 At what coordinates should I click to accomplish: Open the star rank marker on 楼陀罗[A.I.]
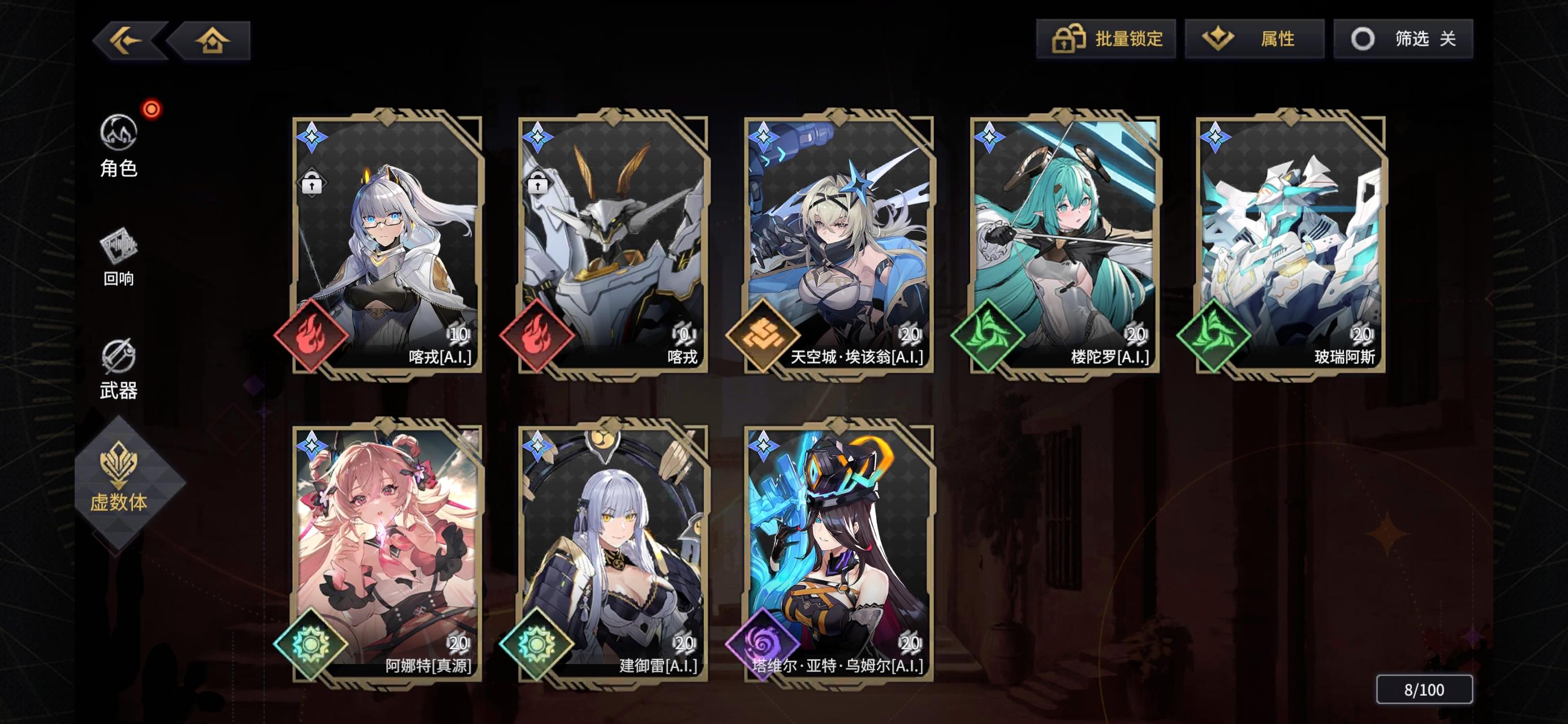coord(990,137)
